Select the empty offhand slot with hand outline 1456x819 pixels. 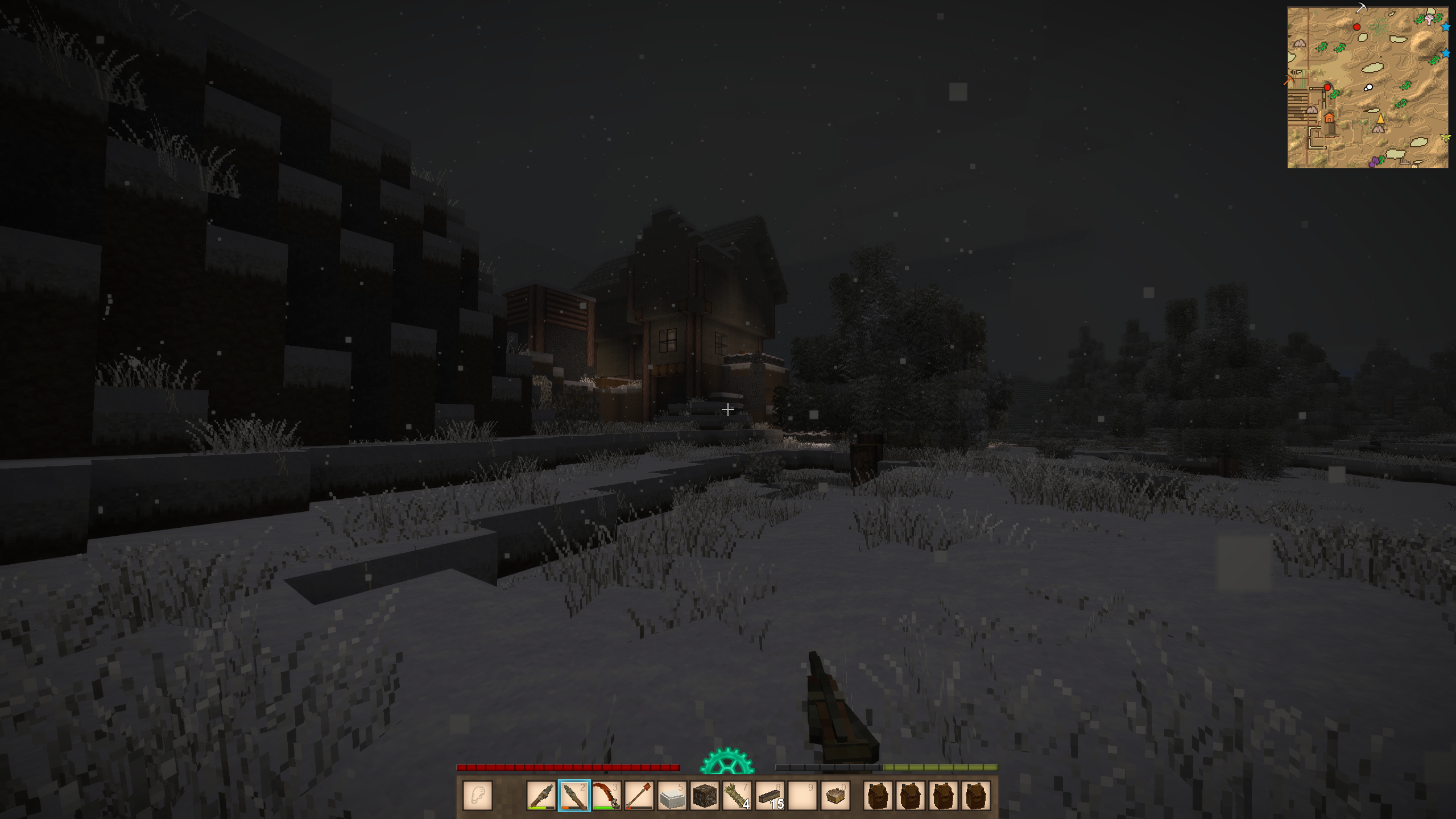(x=478, y=795)
